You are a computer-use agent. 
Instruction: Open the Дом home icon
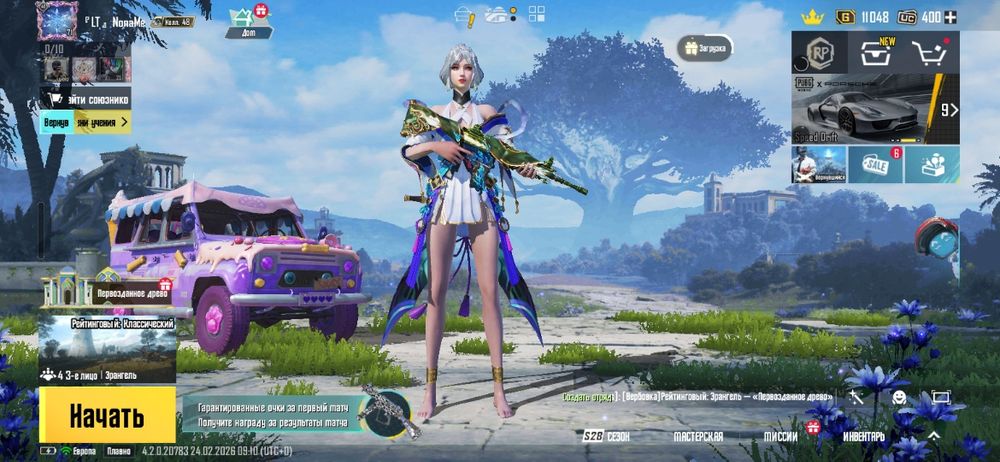241,19
